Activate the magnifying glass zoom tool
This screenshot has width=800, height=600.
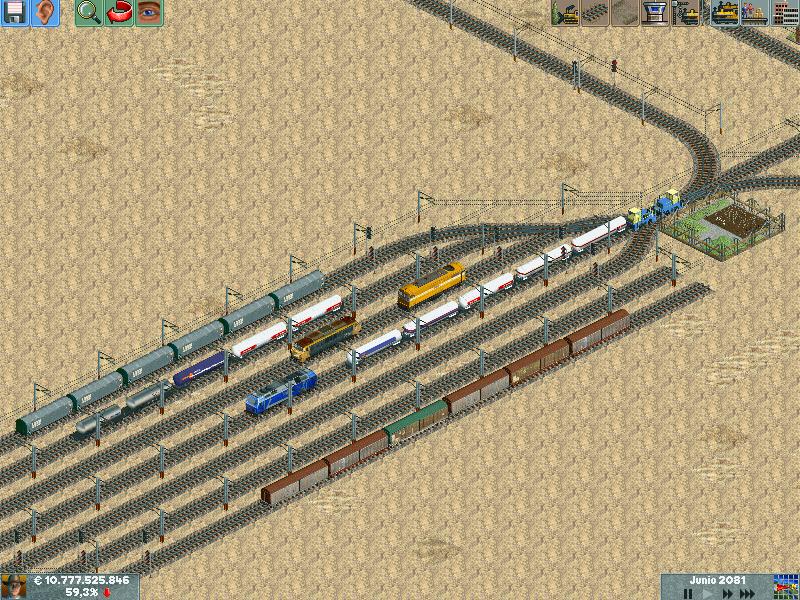(x=89, y=13)
